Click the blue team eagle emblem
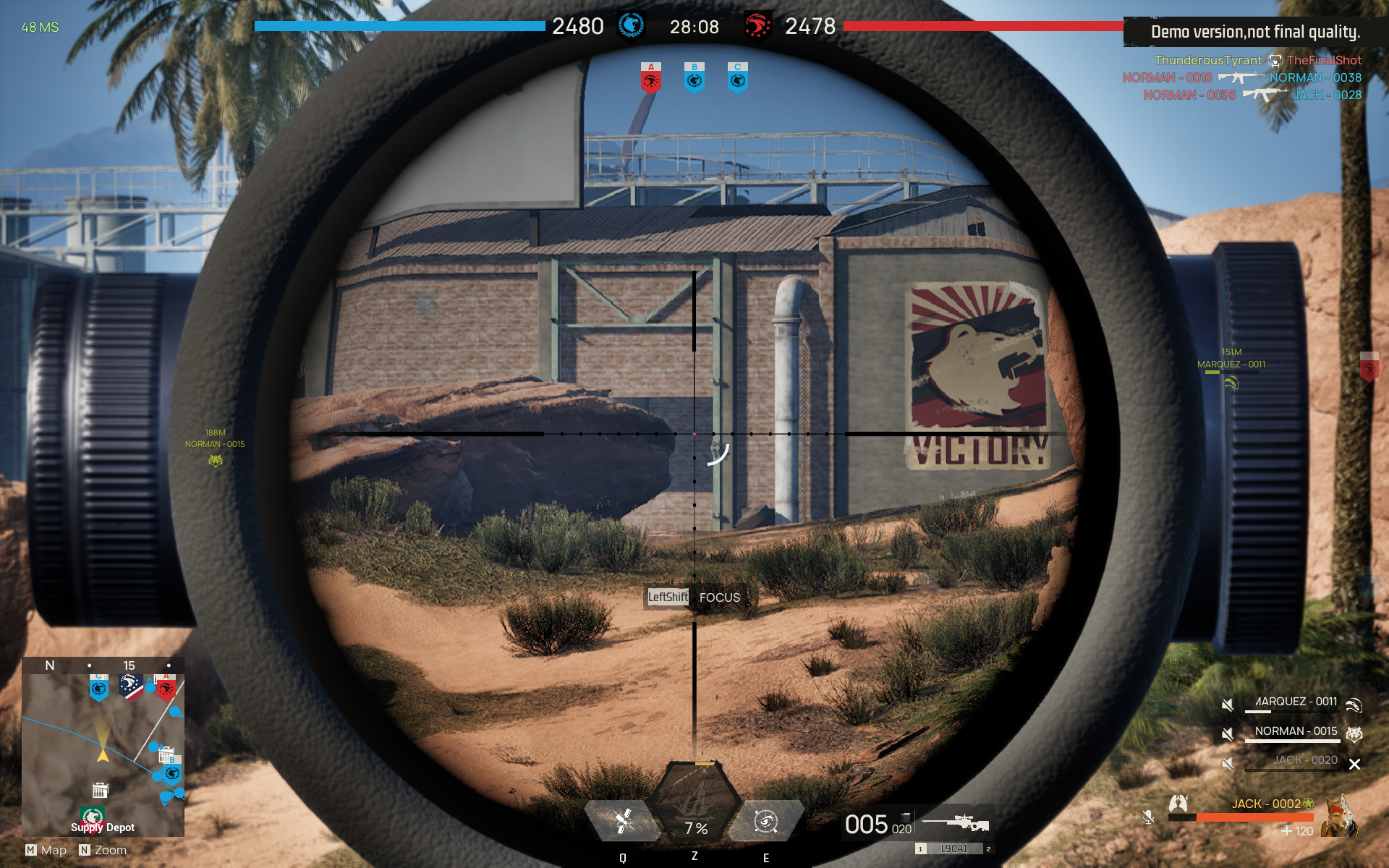 pyautogui.click(x=631, y=25)
